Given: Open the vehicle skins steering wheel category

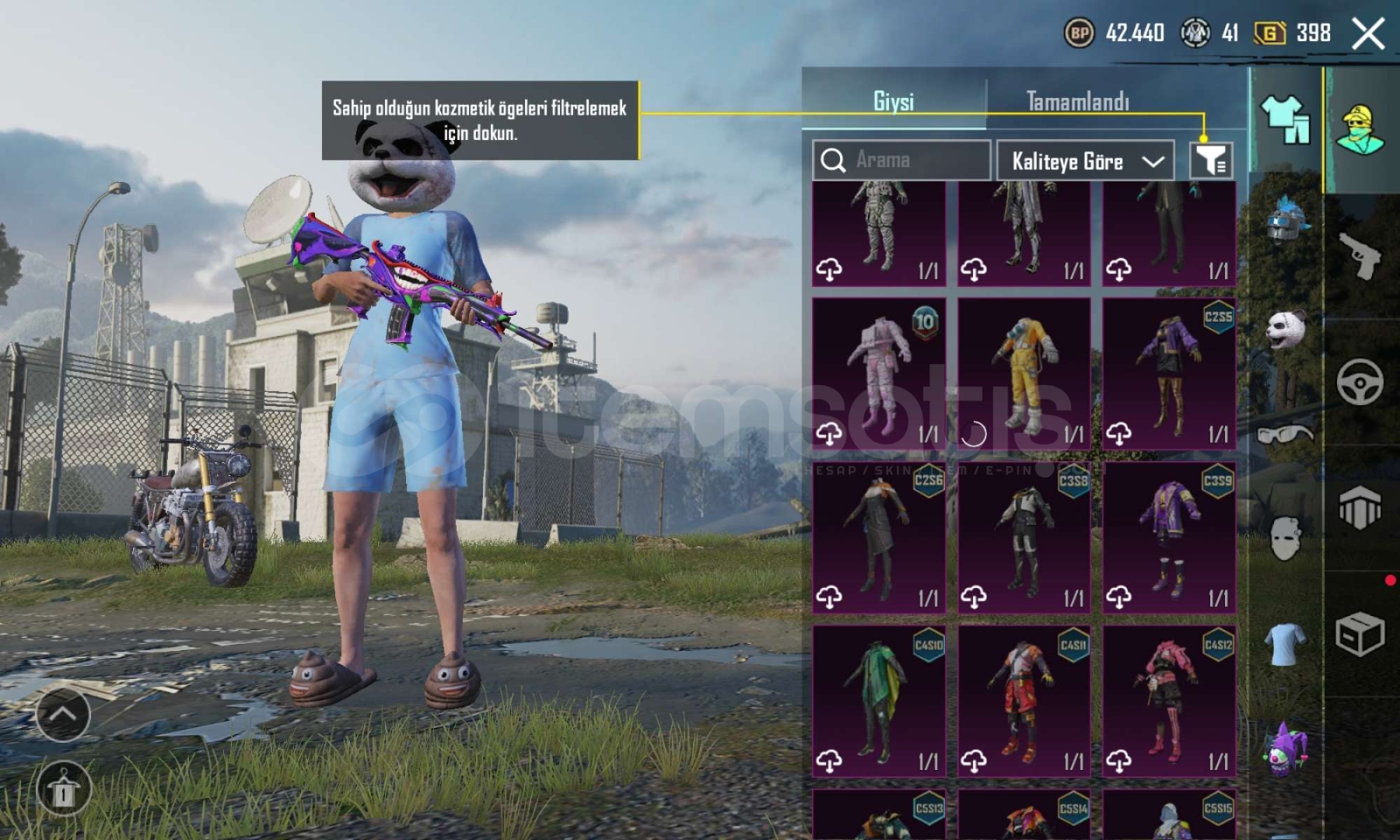Looking at the screenshot, I should tap(1360, 382).
